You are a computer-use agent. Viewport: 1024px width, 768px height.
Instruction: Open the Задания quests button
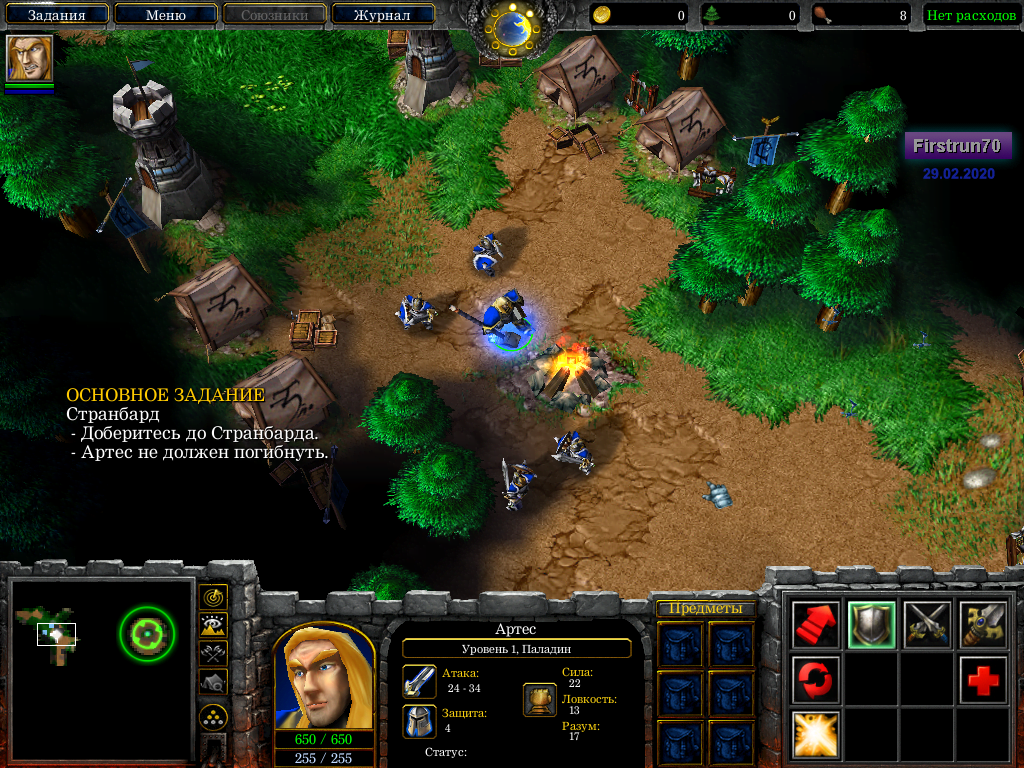56,15
